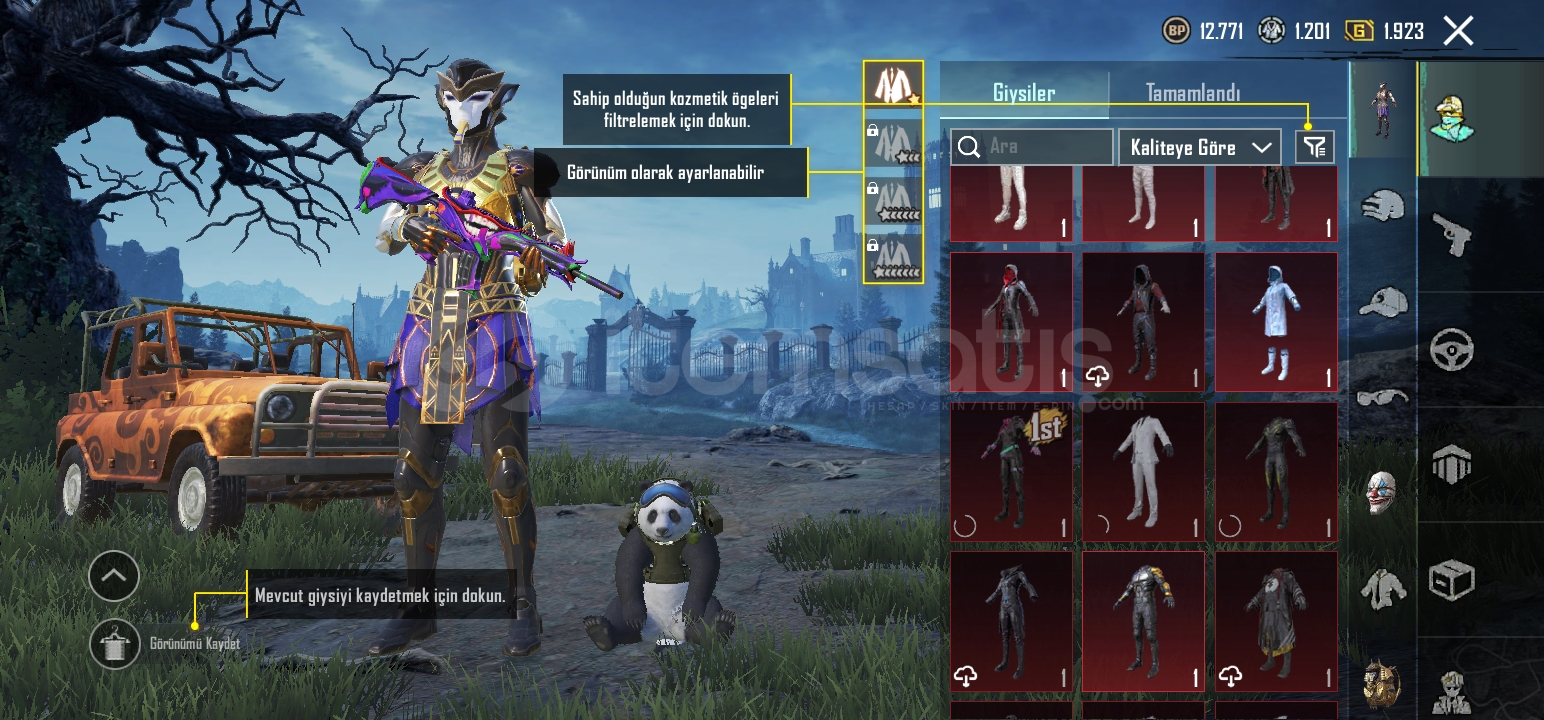Screen dimensions: 1544x720
Task: Open the jacket category
Action: coord(1383,589)
